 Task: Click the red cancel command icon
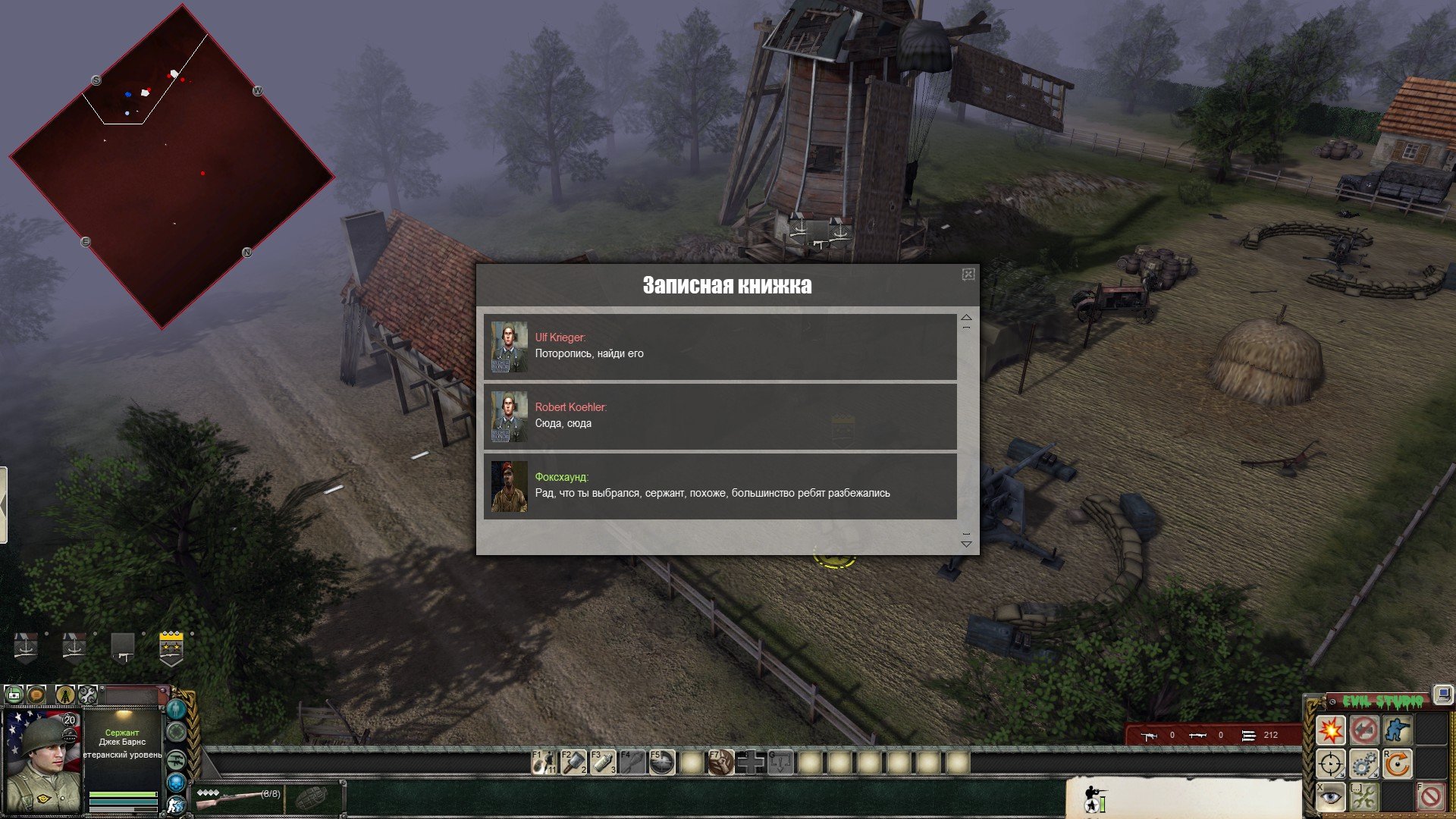[1430, 796]
